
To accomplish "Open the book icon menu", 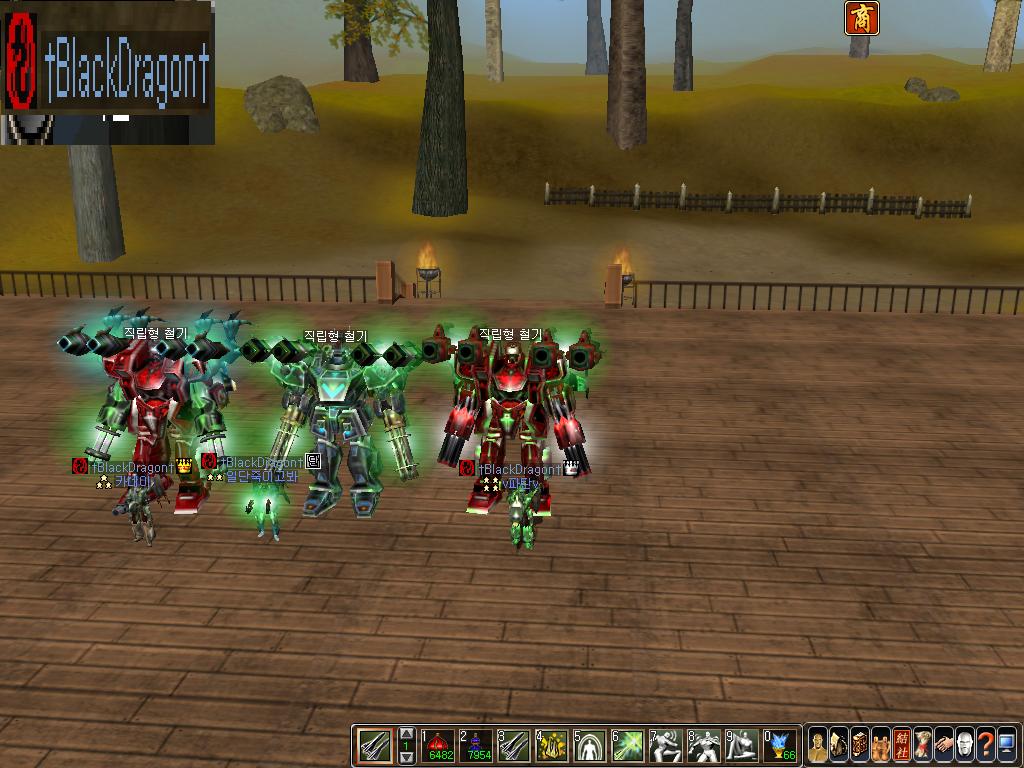I will pos(860,745).
